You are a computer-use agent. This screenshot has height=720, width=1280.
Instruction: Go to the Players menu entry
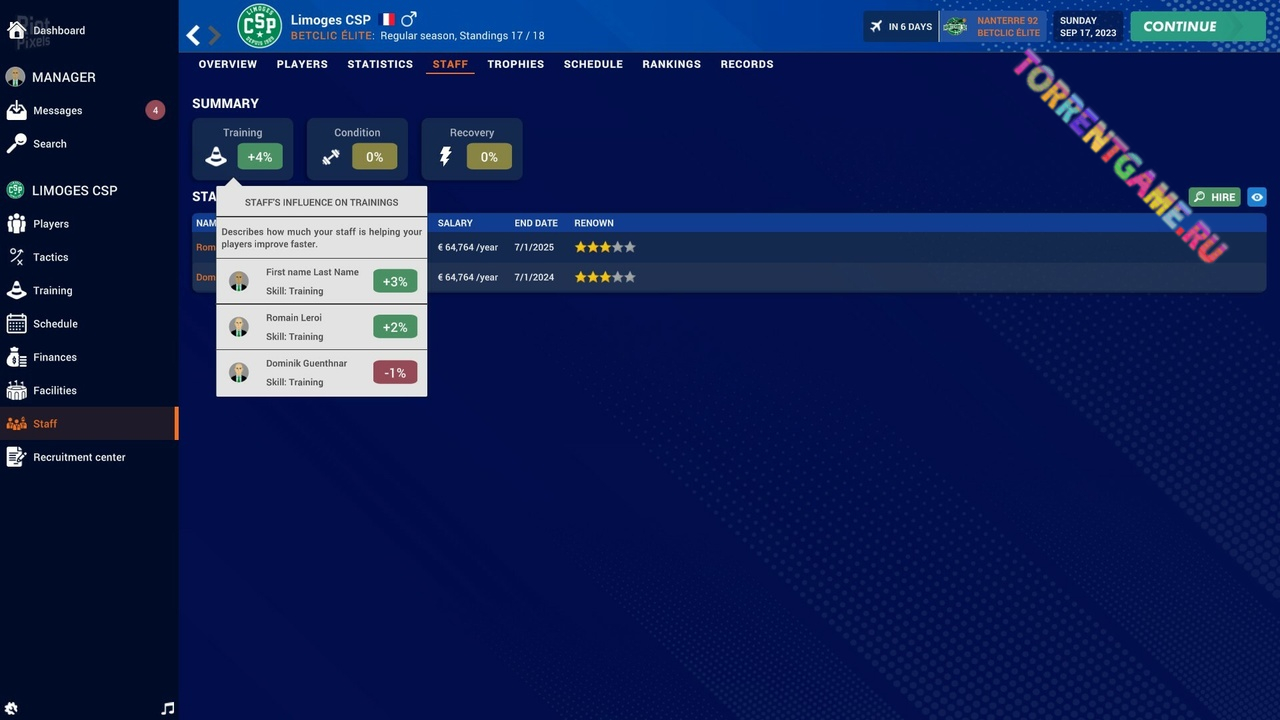click(x=50, y=224)
